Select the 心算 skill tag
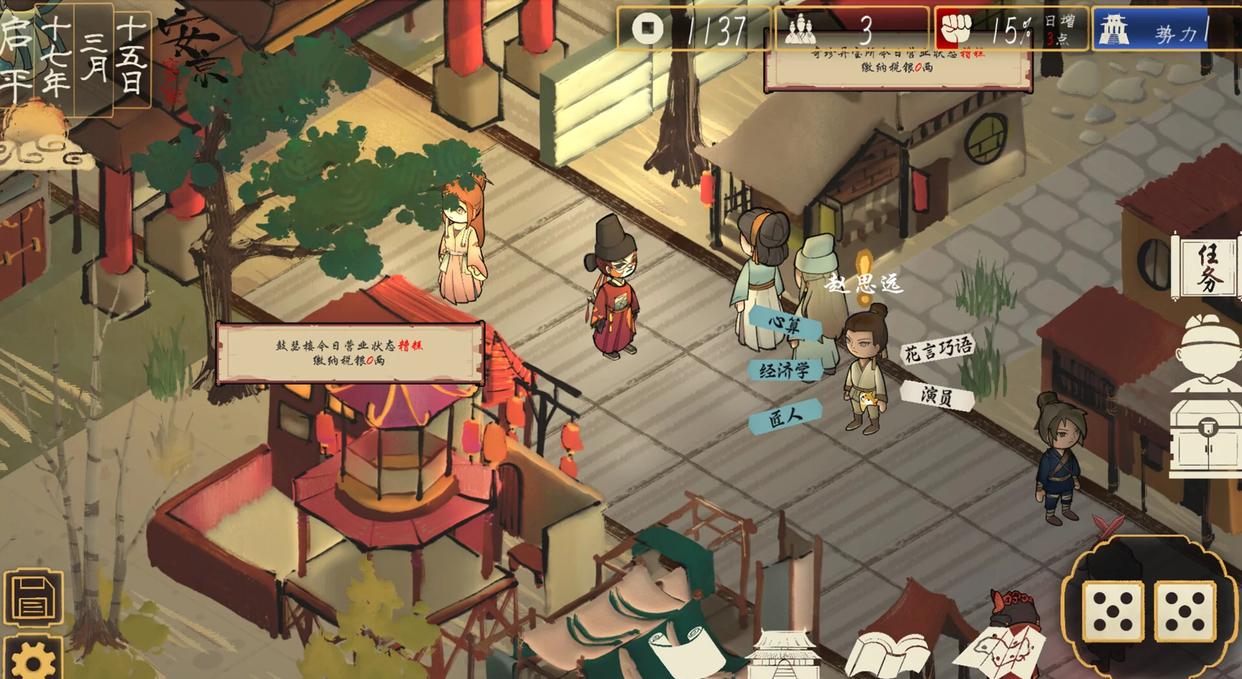 786,323
